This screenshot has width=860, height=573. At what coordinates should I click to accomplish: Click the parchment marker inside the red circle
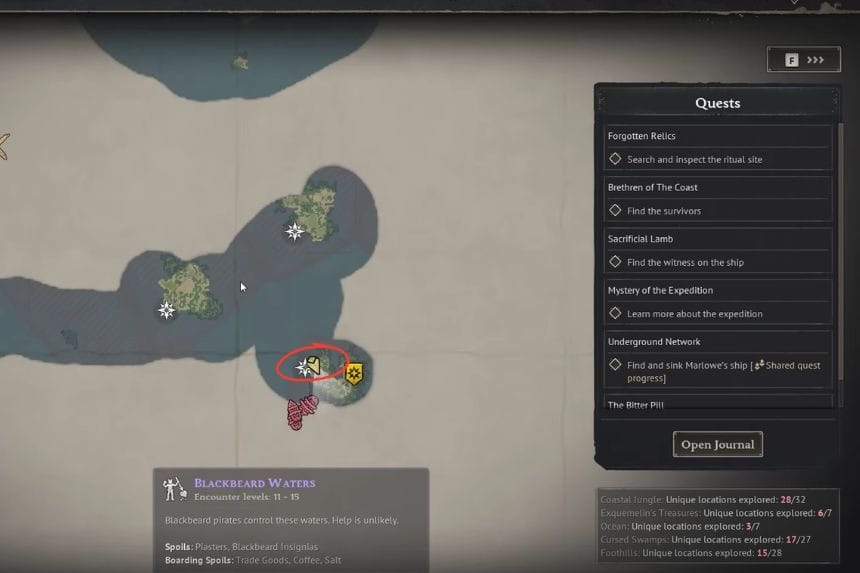[313, 364]
